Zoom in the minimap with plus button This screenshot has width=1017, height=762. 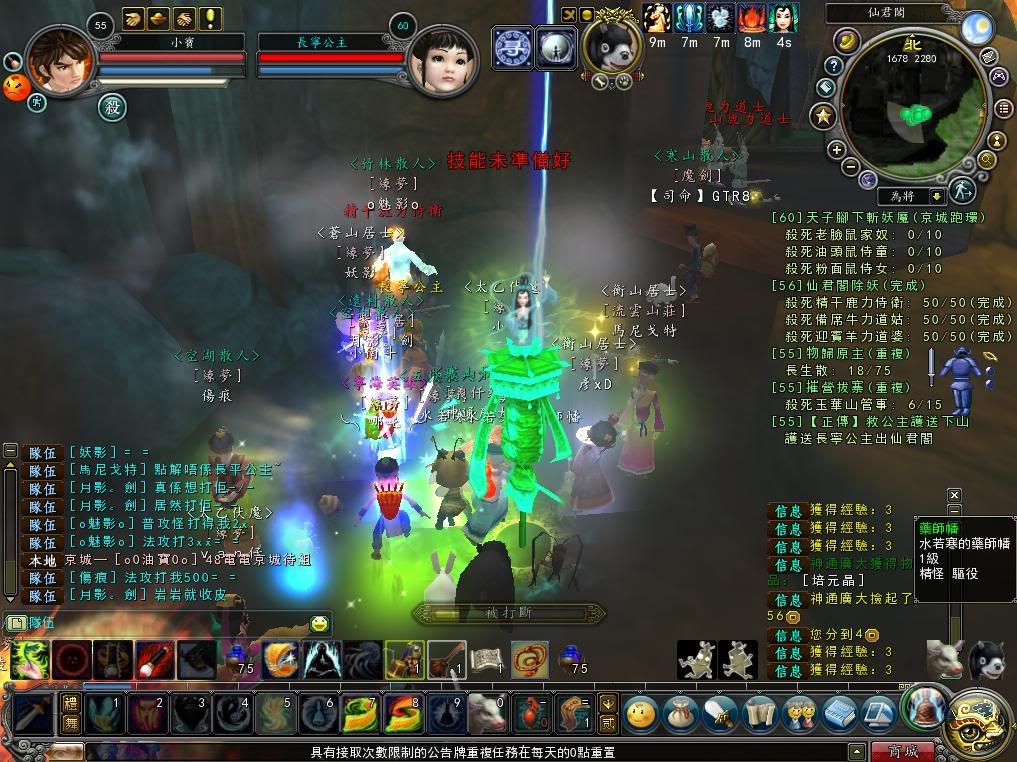(x=837, y=149)
